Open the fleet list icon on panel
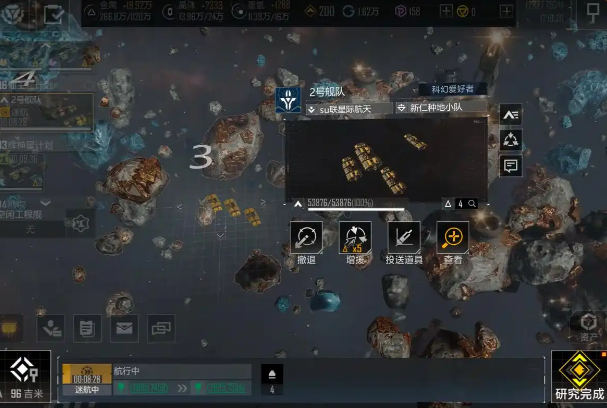 [510, 115]
